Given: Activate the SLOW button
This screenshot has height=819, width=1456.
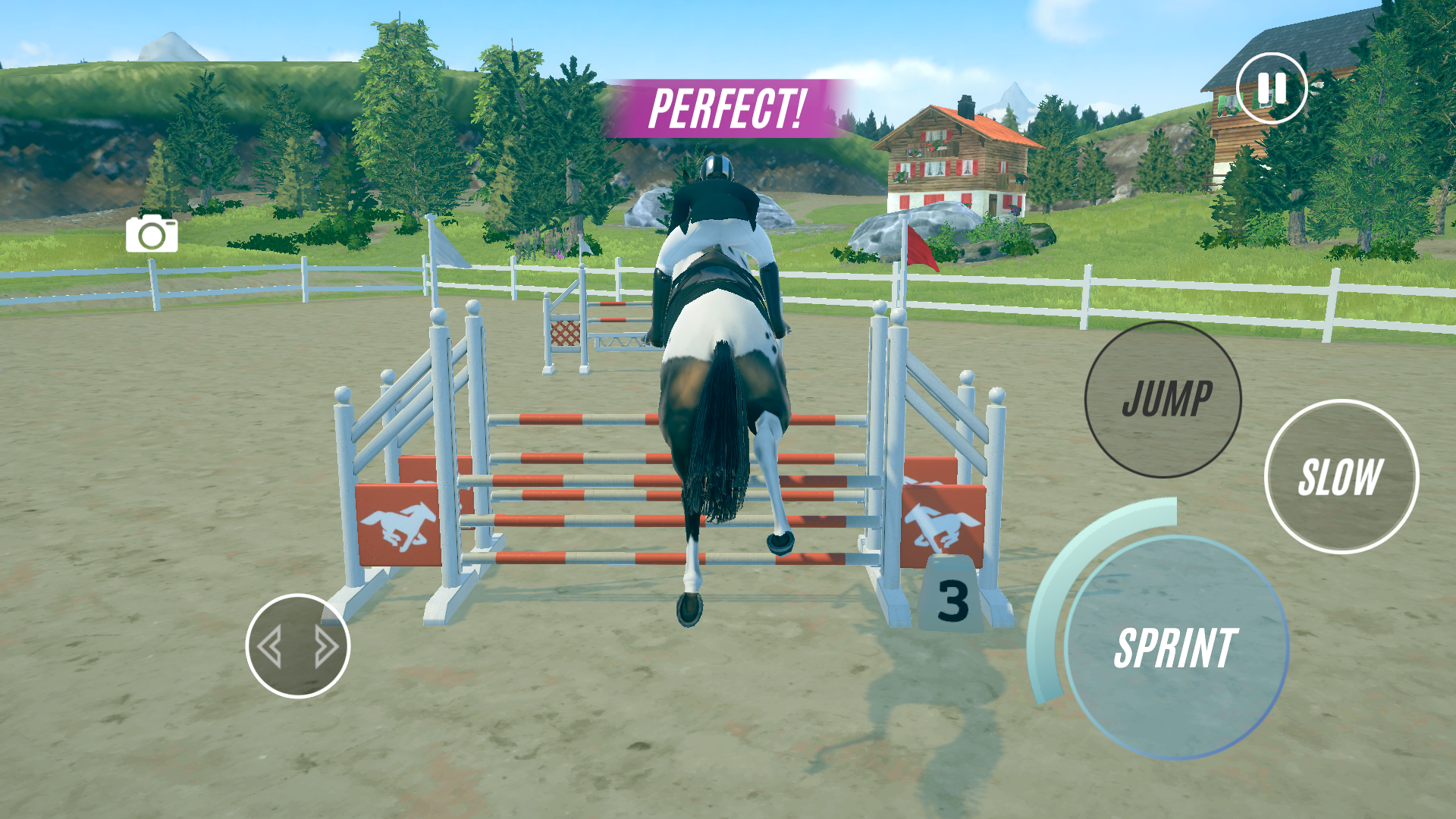Looking at the screenshot, I should pos(1341,477).
